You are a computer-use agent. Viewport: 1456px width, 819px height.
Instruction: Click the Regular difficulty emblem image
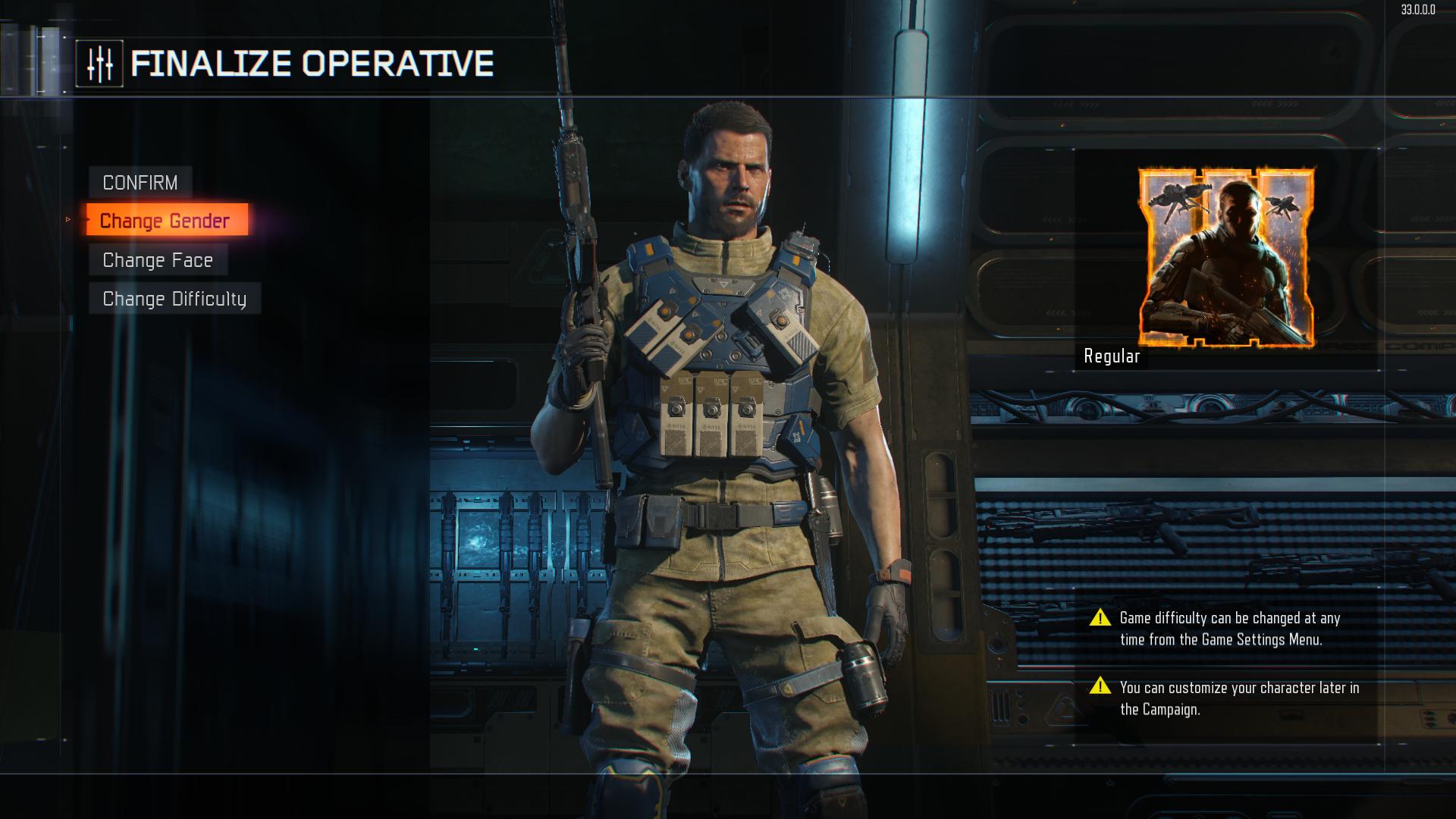click(1226, 257)
